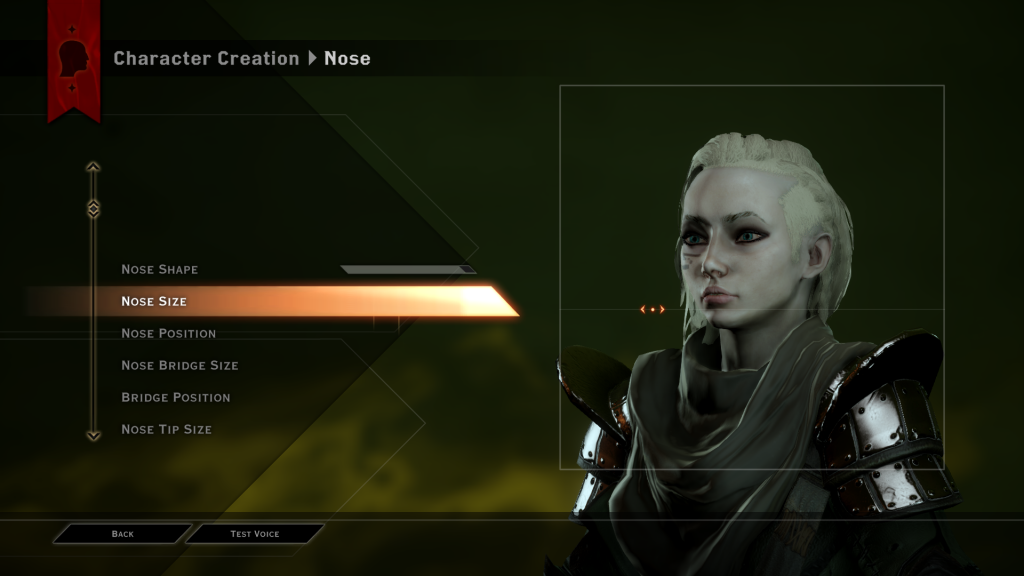Click the list's down arrow
Screen dimensions: 1024x576
tap(93, 435)
